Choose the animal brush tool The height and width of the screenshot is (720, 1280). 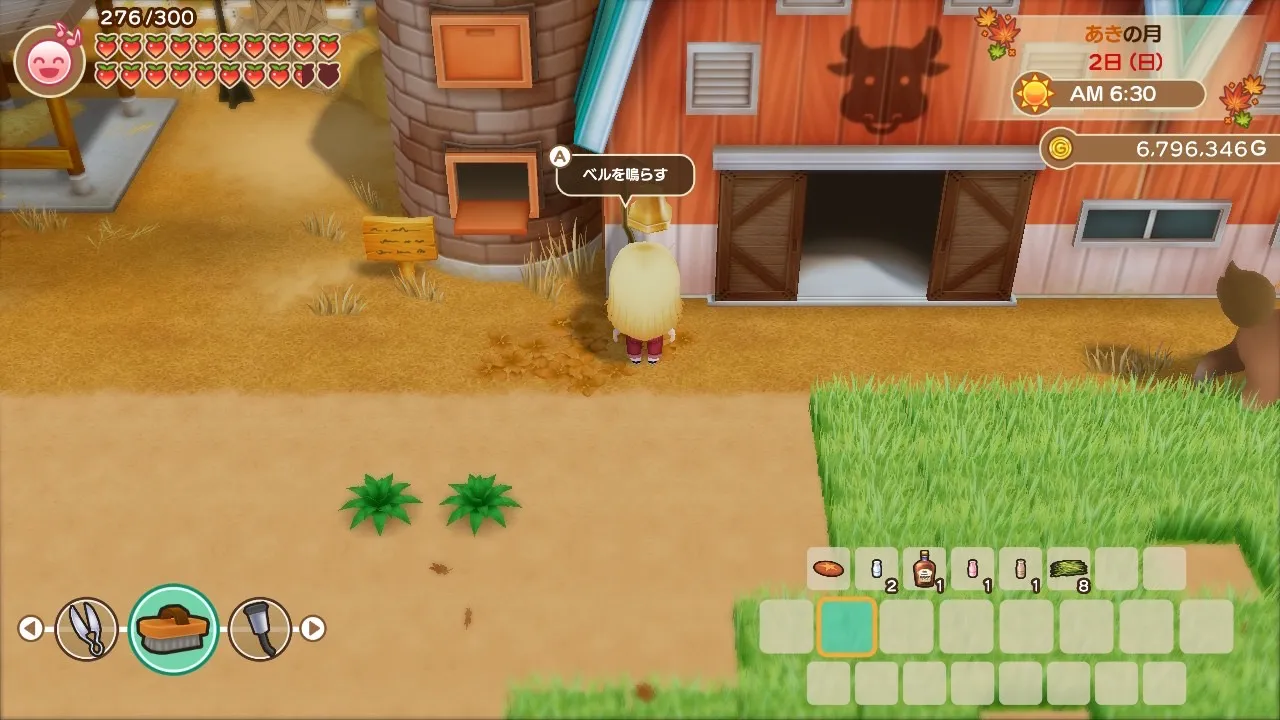tap(174, 629)
